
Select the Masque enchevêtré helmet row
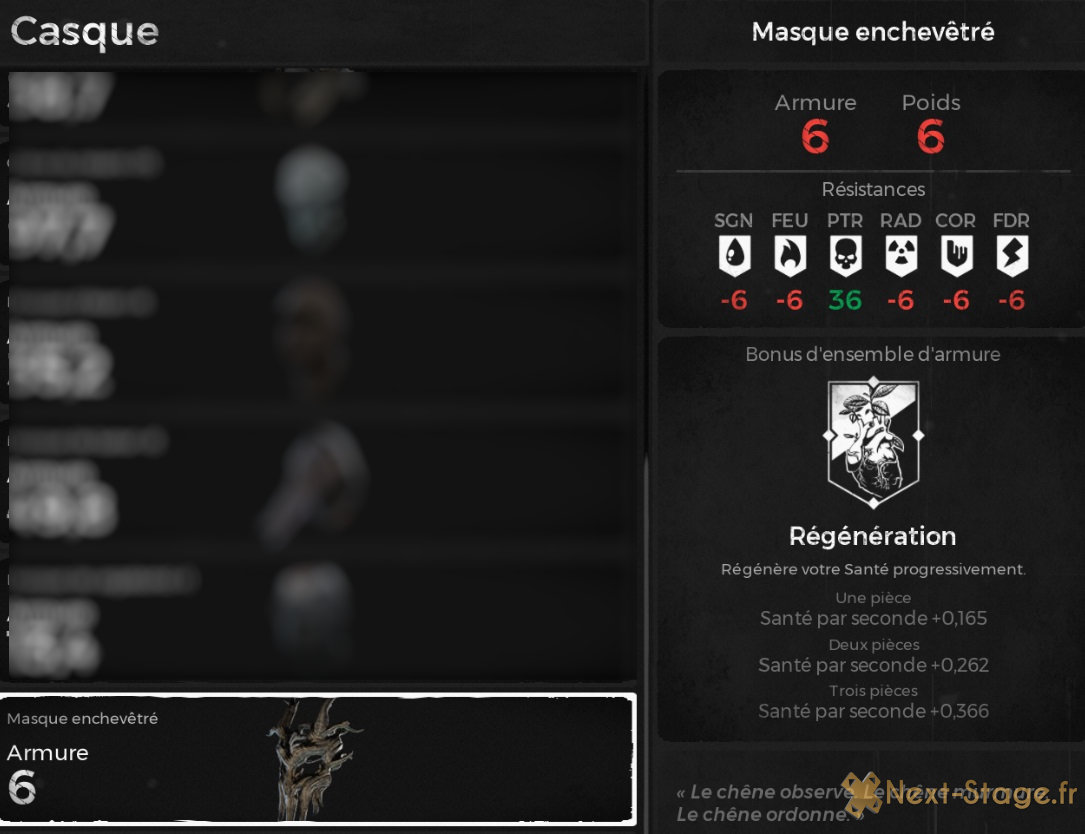(x=318, y=759)
